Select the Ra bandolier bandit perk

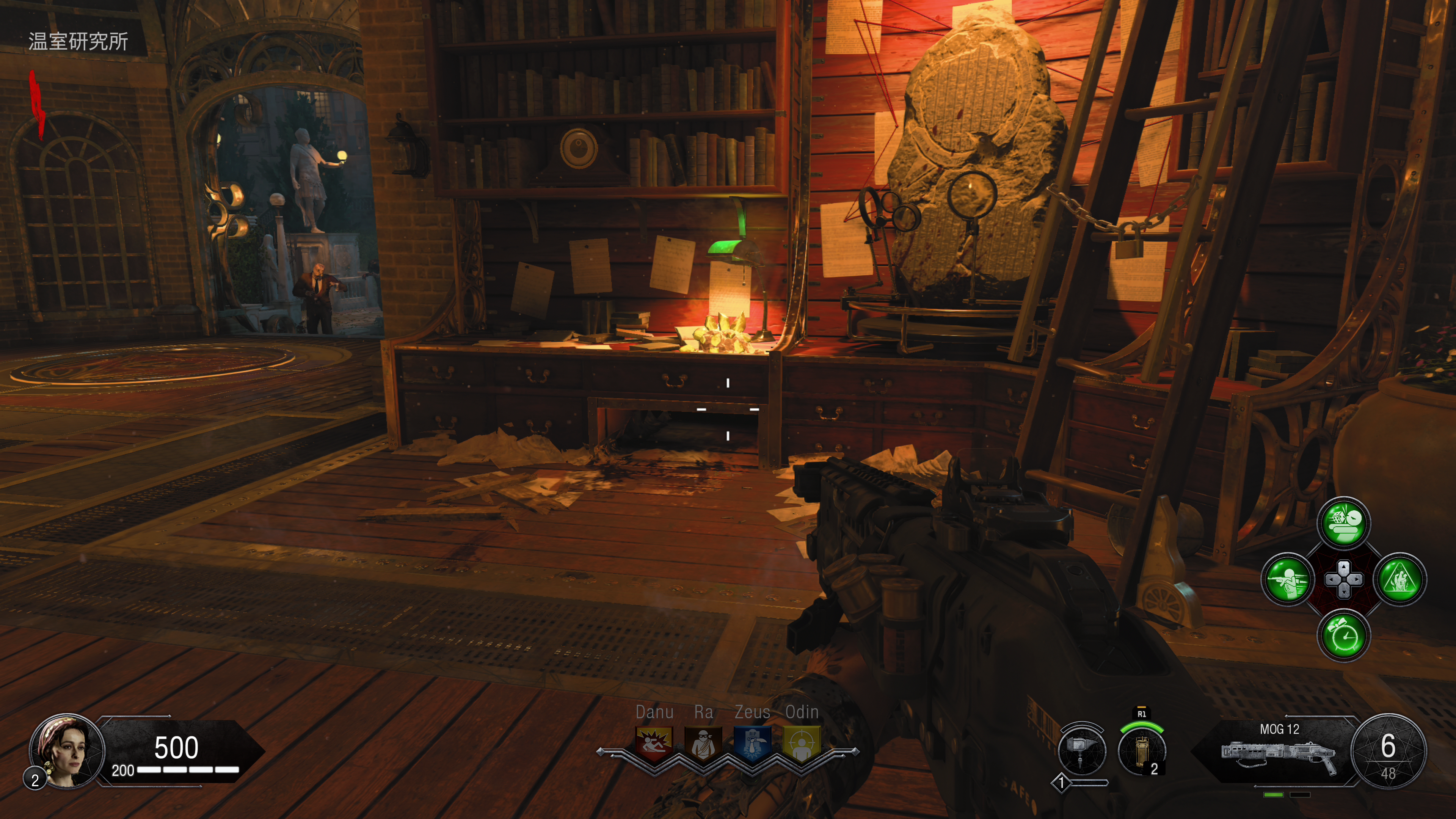pyautogui.click(x=703, y=744)
